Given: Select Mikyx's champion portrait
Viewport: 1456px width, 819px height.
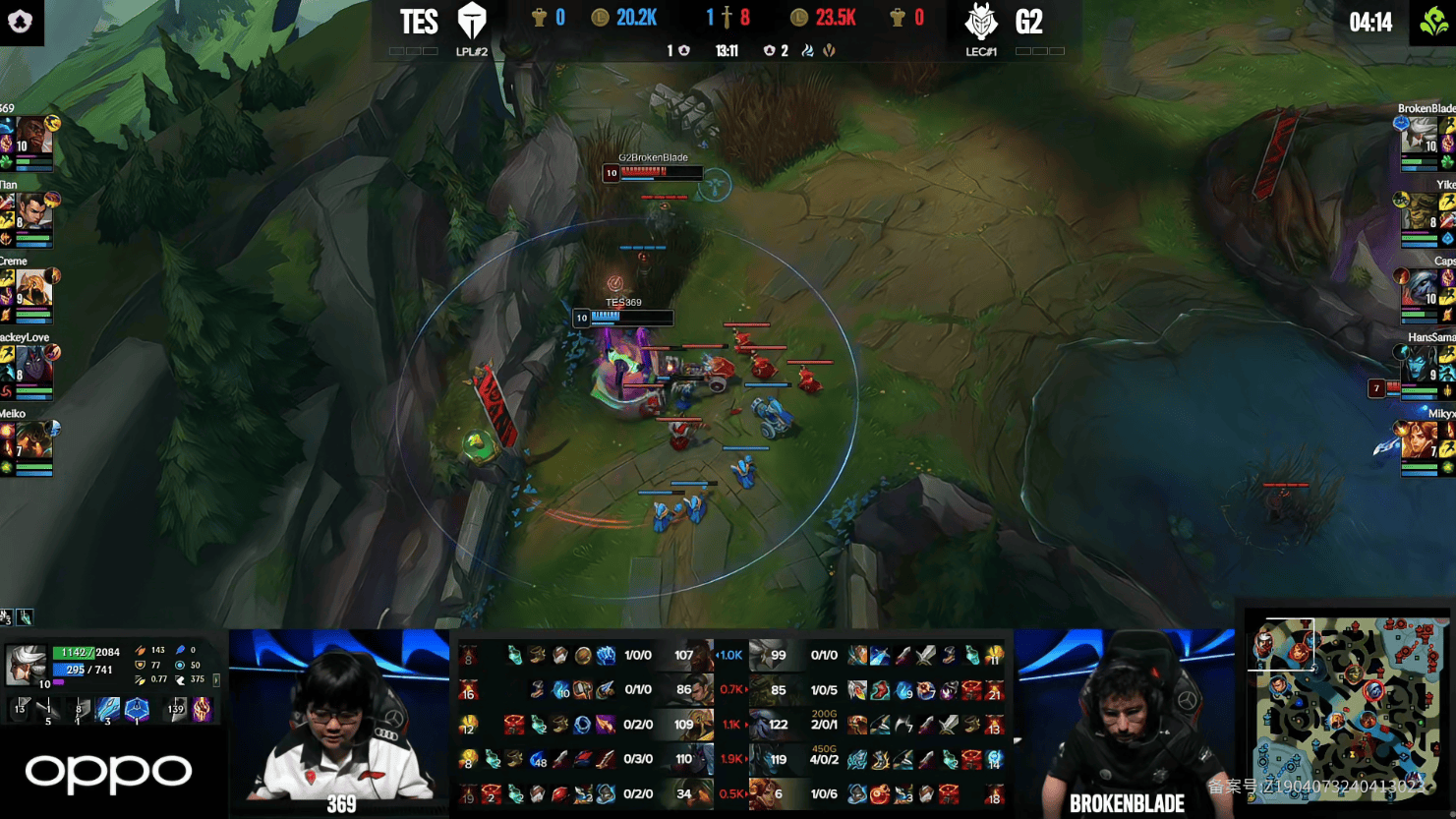Looking at the screenshot, I should pyautogui.click(x=1419, y=440).
